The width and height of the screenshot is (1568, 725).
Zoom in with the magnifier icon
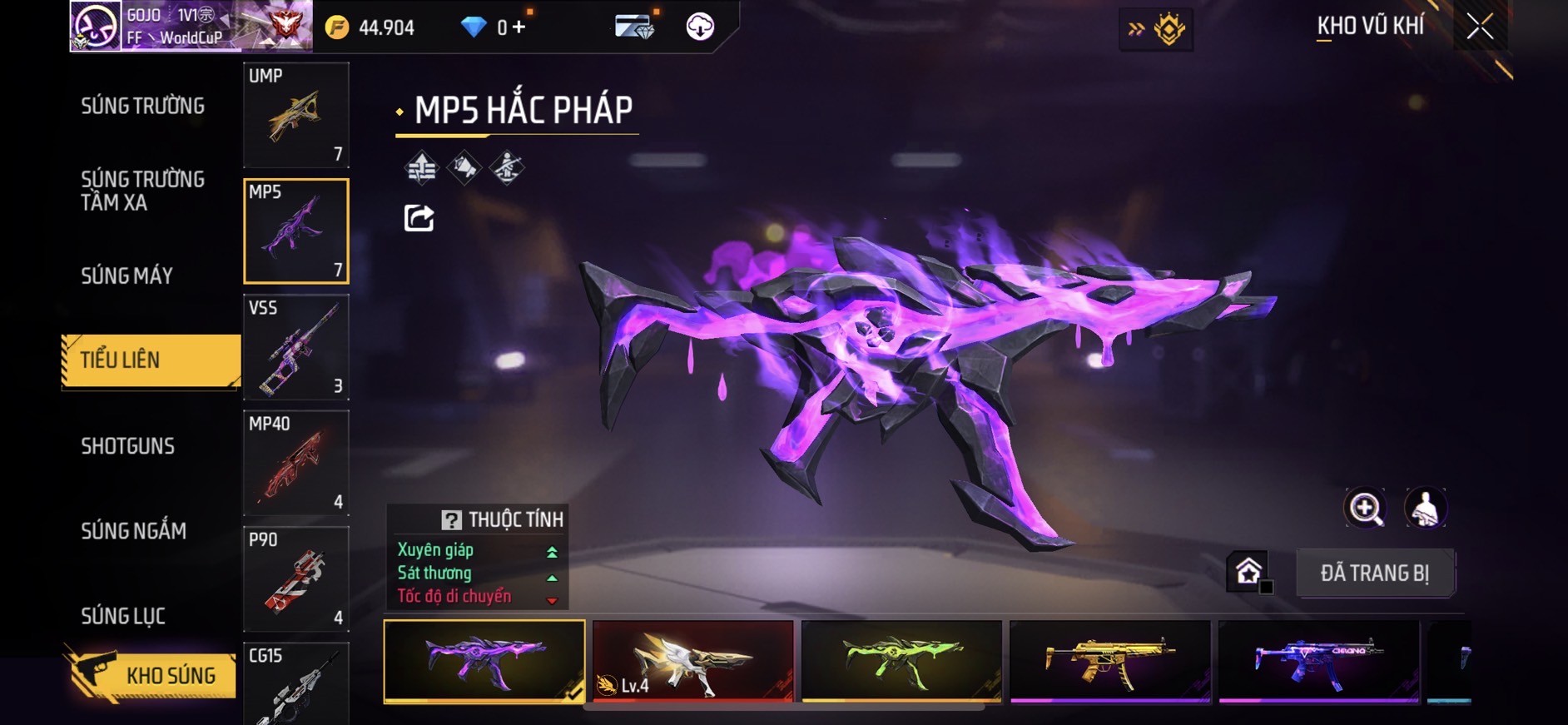(x=1365, y=508)
